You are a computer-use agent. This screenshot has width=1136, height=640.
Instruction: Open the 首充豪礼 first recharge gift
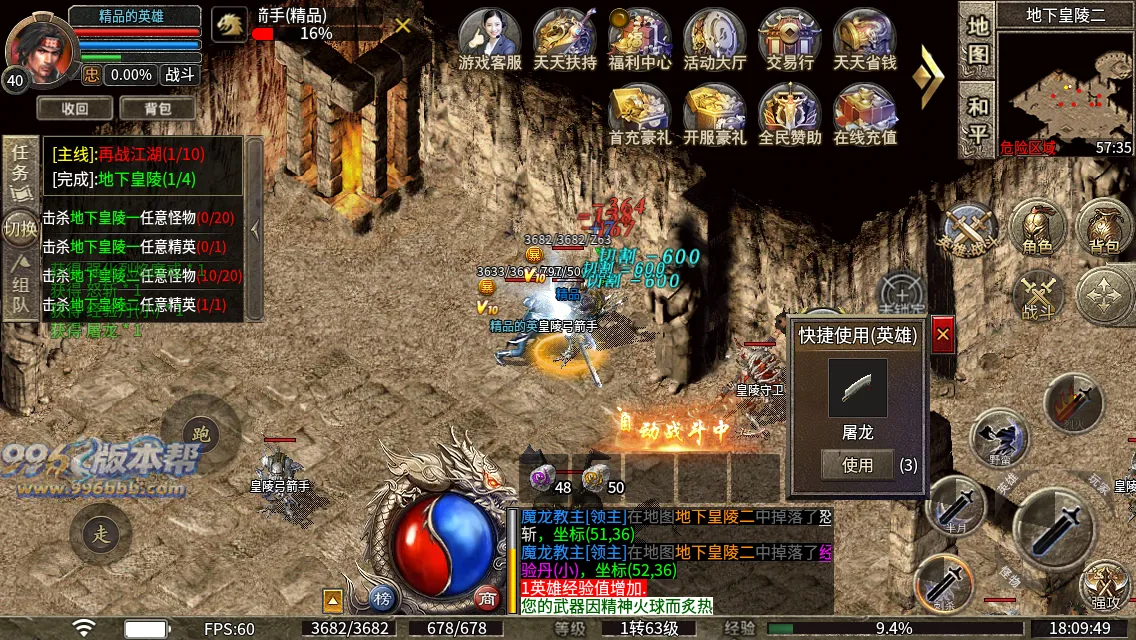pyautogui.click(x=640, y=110)
